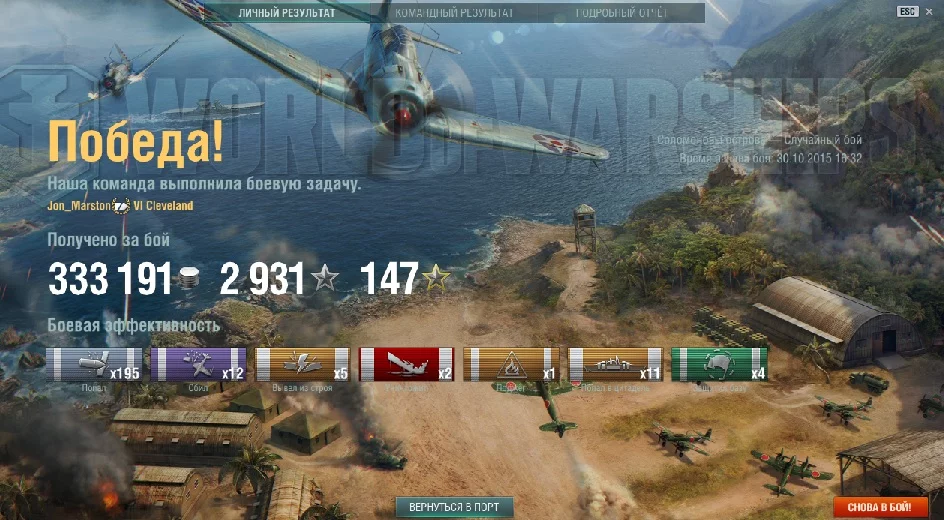Choose the red ship destroyed ribbon x2
This screenshot has width=944, height=520.
click(406, 364)
